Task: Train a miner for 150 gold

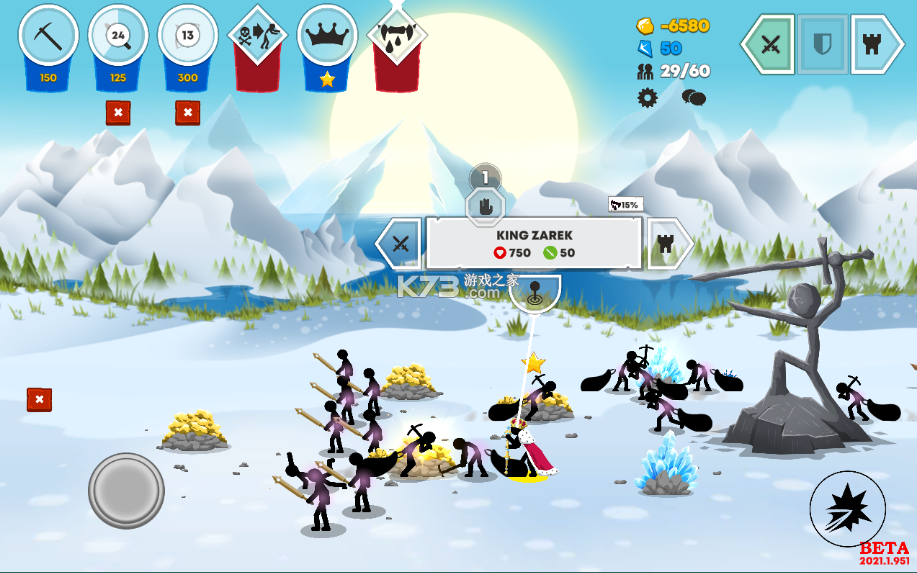Action: (48, 37)
